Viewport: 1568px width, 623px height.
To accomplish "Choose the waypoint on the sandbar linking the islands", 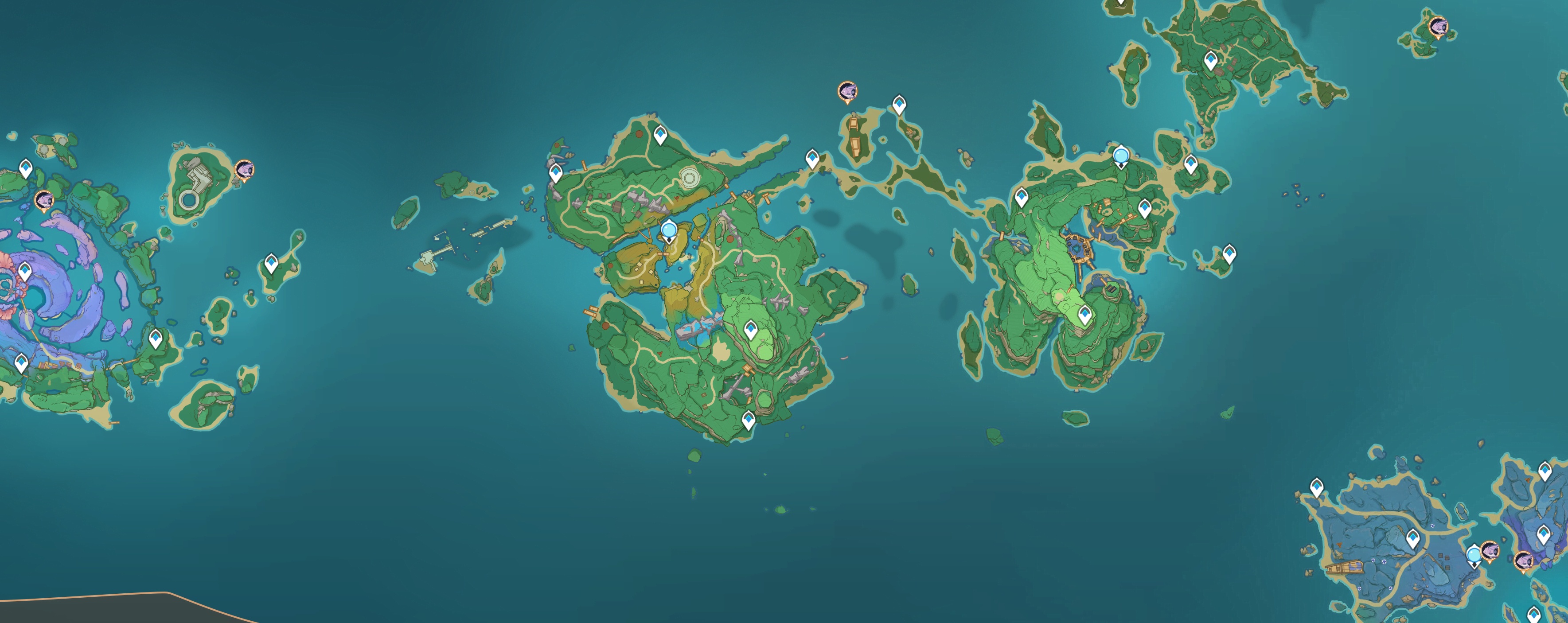I will click(812, 158).
